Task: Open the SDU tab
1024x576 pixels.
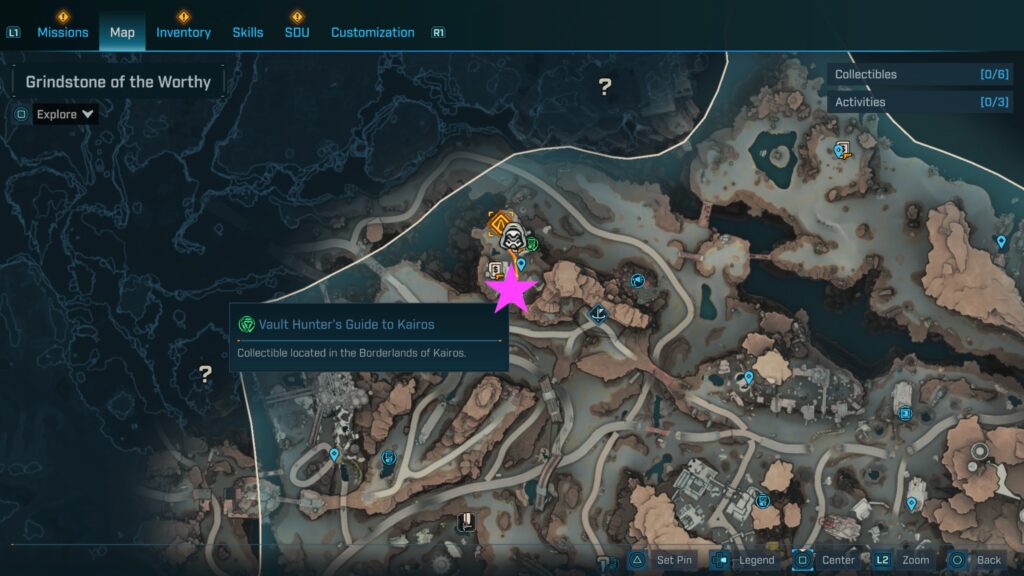Action: (297, 32)
